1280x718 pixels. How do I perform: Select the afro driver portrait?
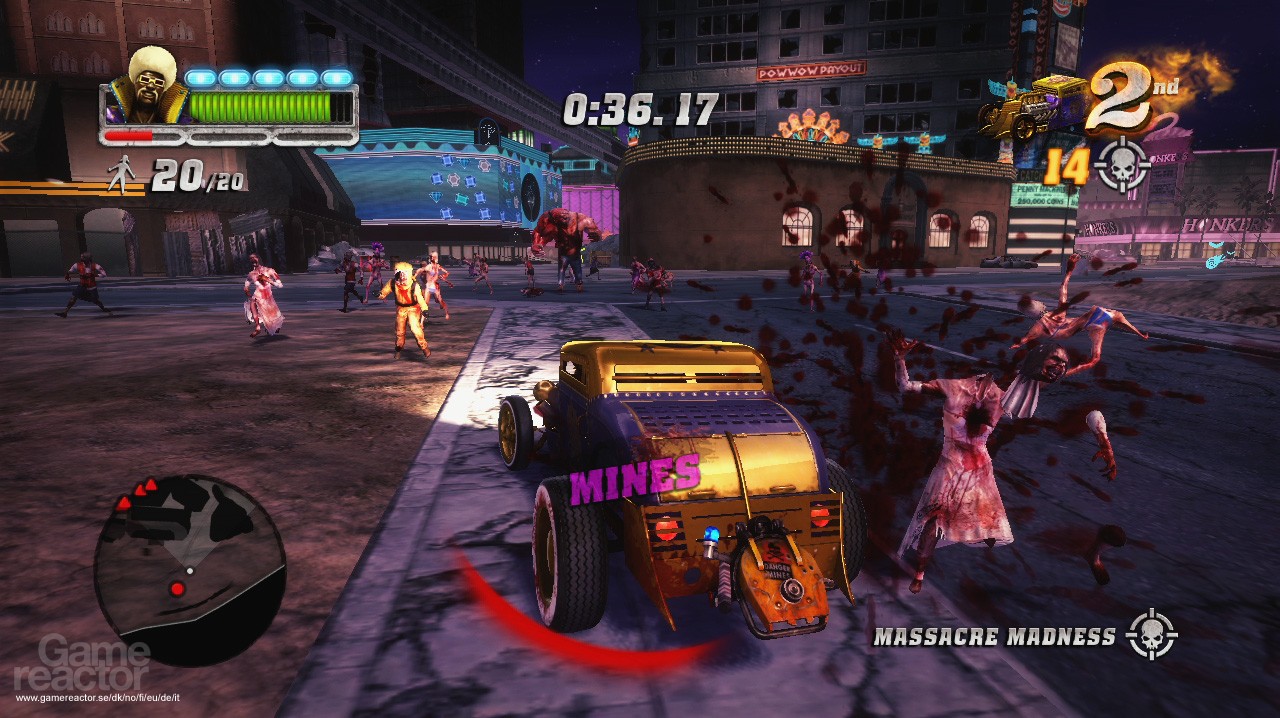[152, 86]
